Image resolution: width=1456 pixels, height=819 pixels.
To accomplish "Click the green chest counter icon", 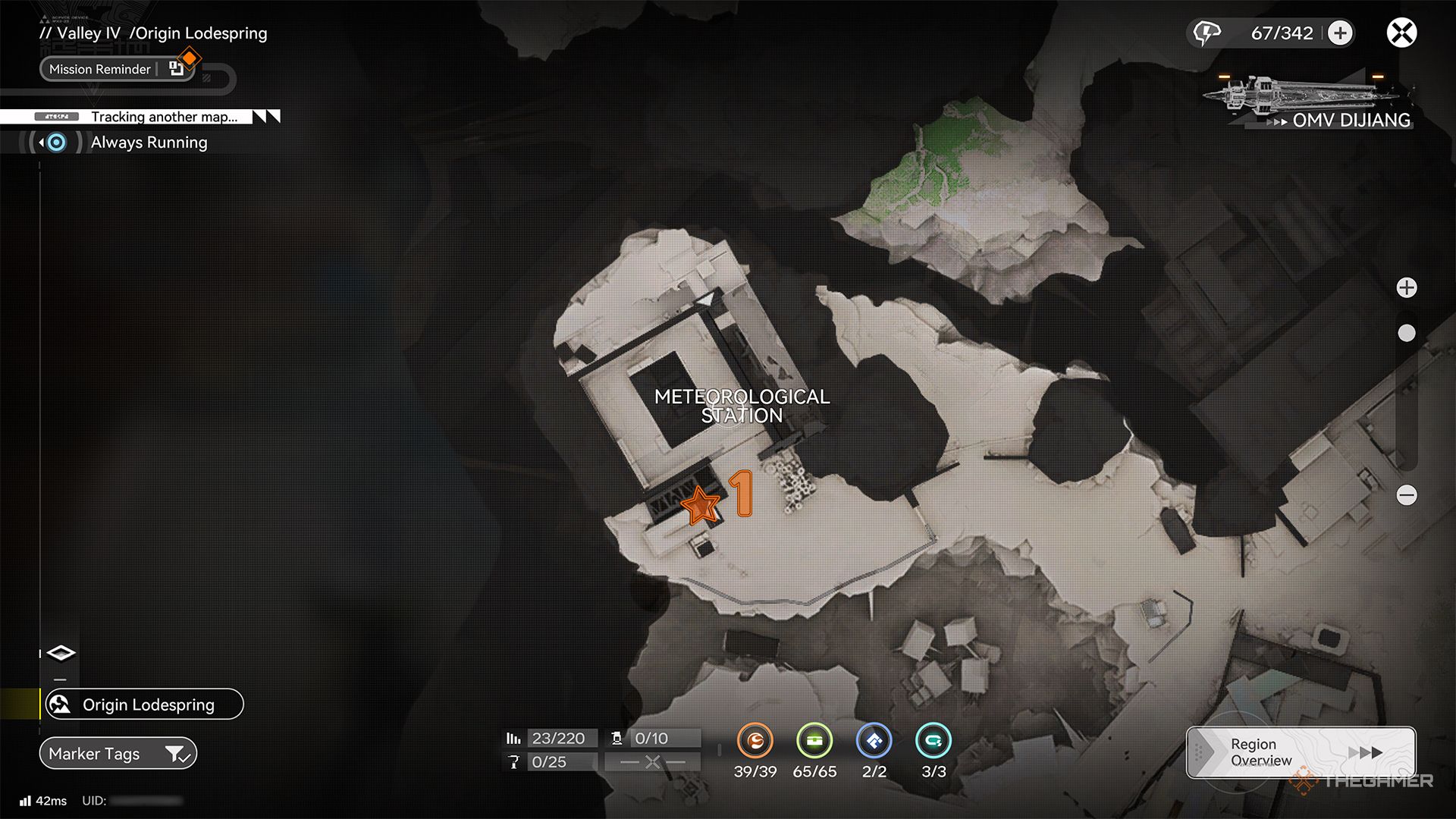I will (x=814, y=741).
